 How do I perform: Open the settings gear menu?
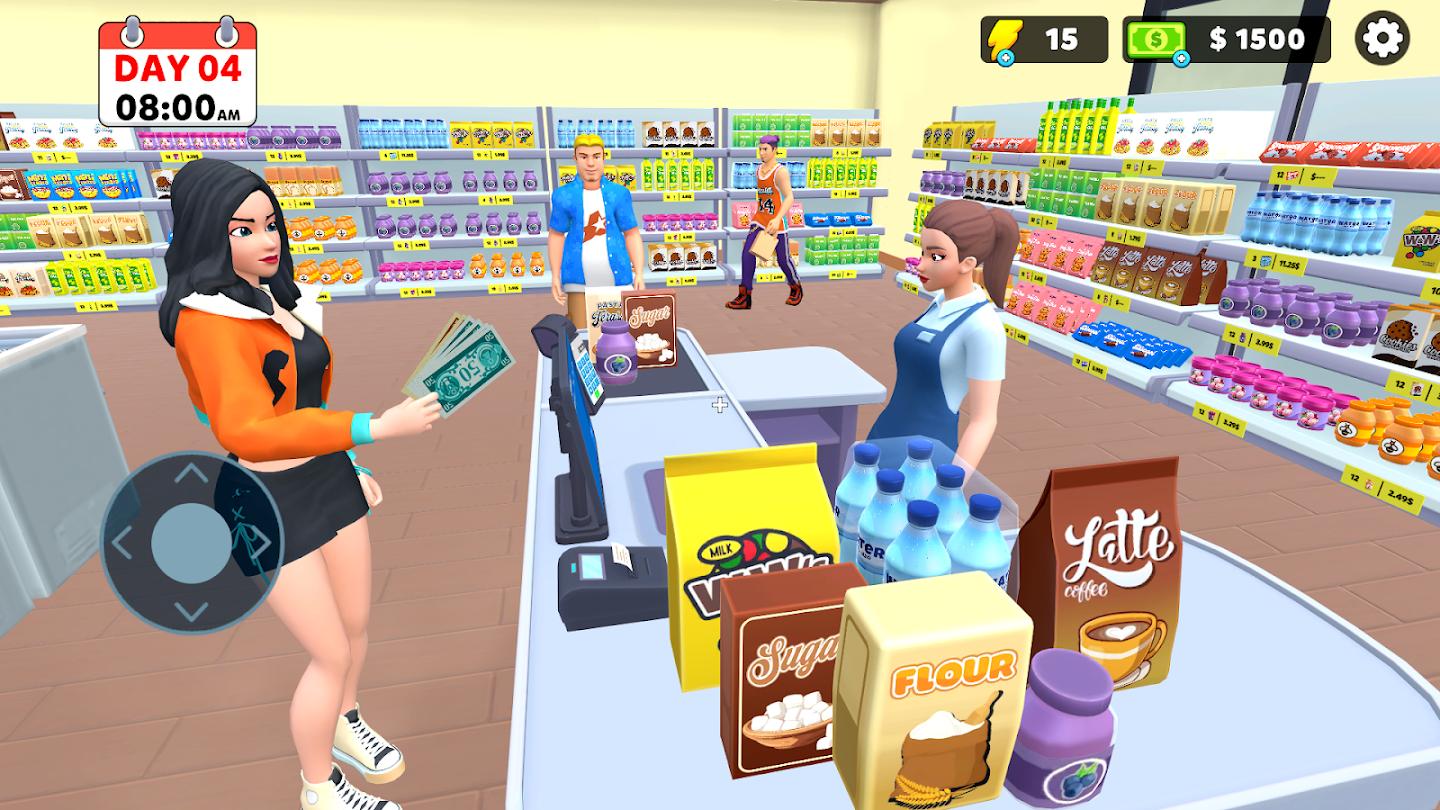1383,39
